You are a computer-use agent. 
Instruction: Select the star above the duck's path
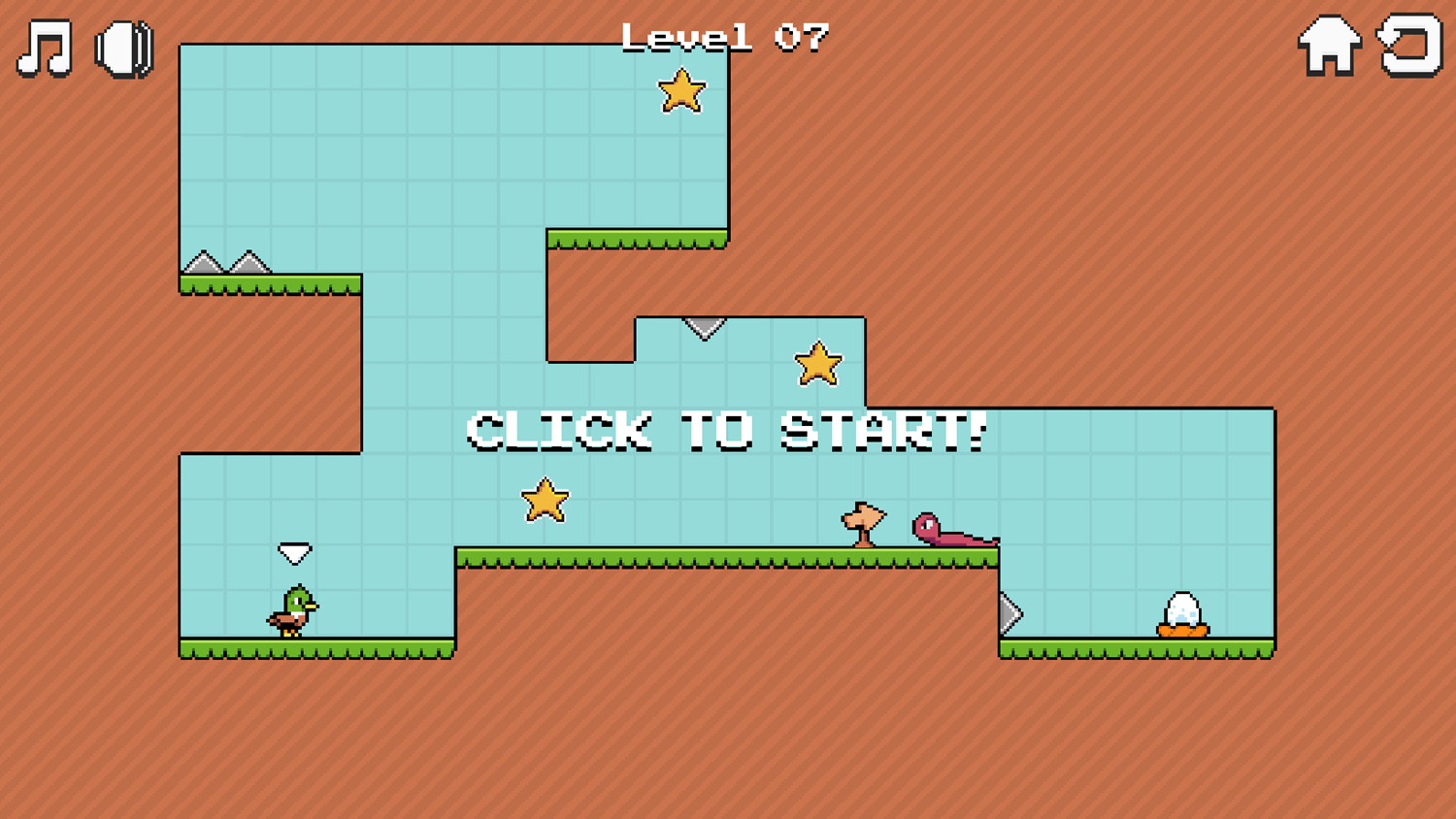click(546, 500)
